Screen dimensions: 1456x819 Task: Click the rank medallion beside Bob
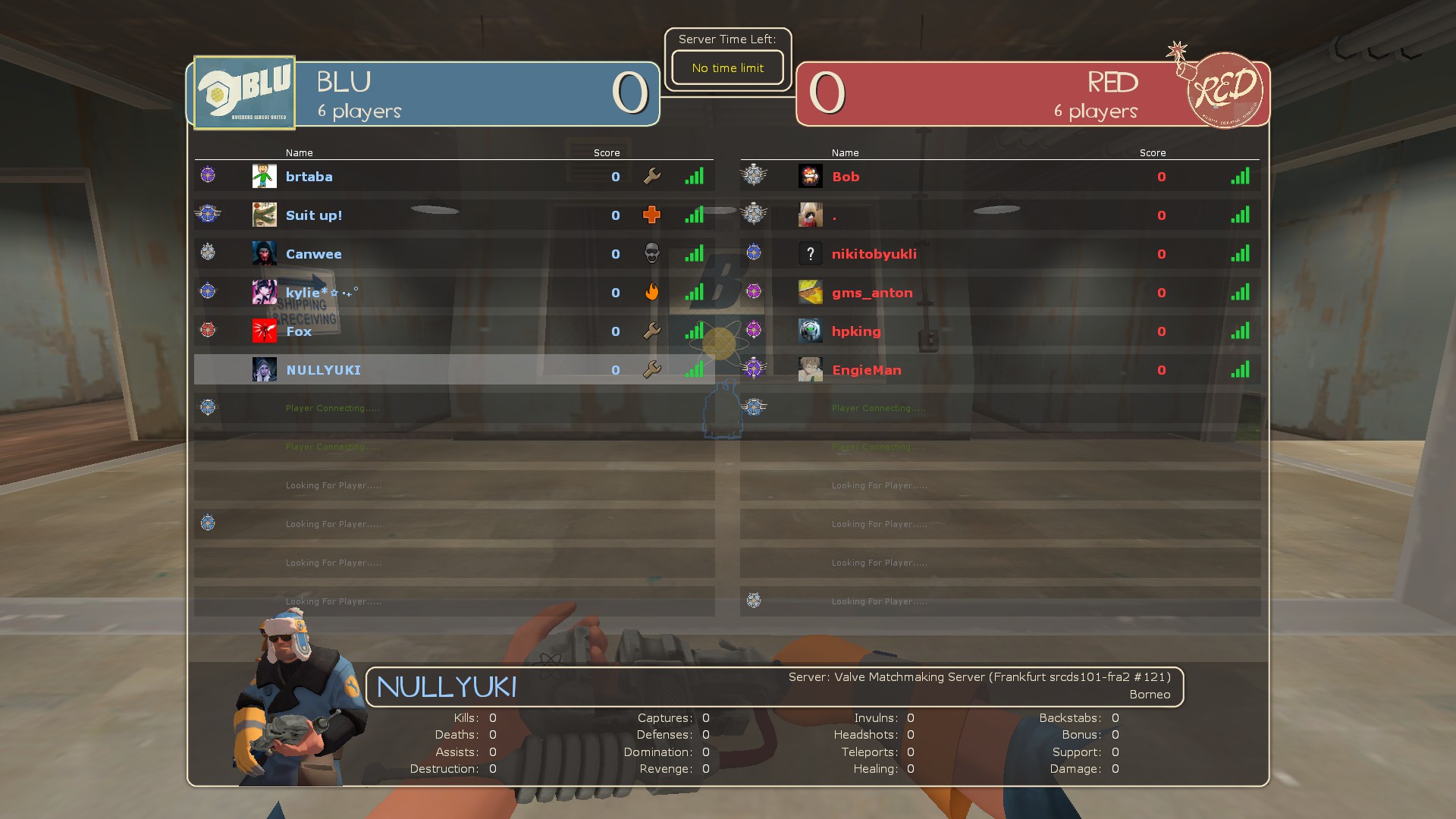pyautogui.click(x=753, y=175)
